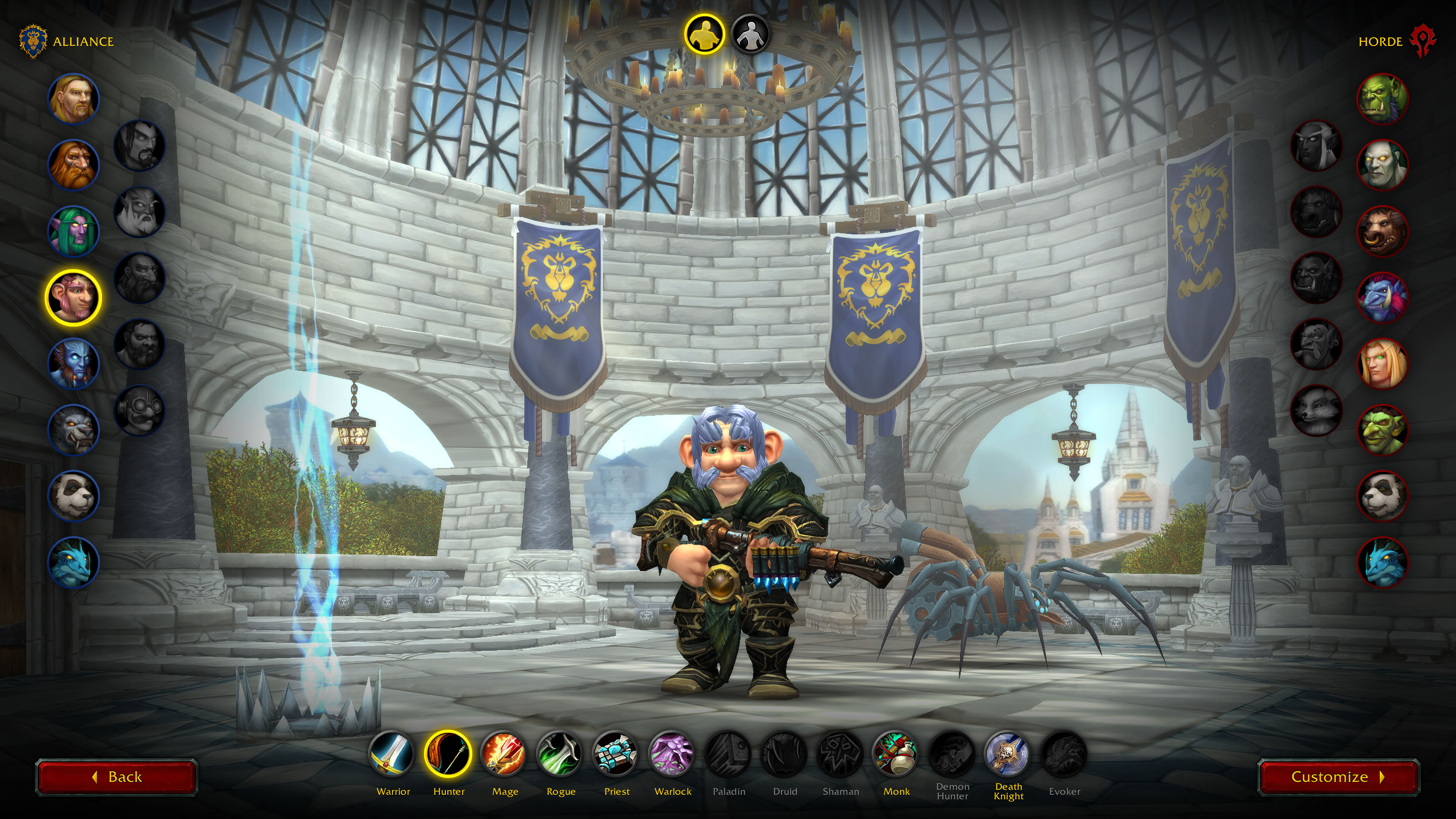
Task: Pick the Night Elf race portrait
Action: [74, 231]
